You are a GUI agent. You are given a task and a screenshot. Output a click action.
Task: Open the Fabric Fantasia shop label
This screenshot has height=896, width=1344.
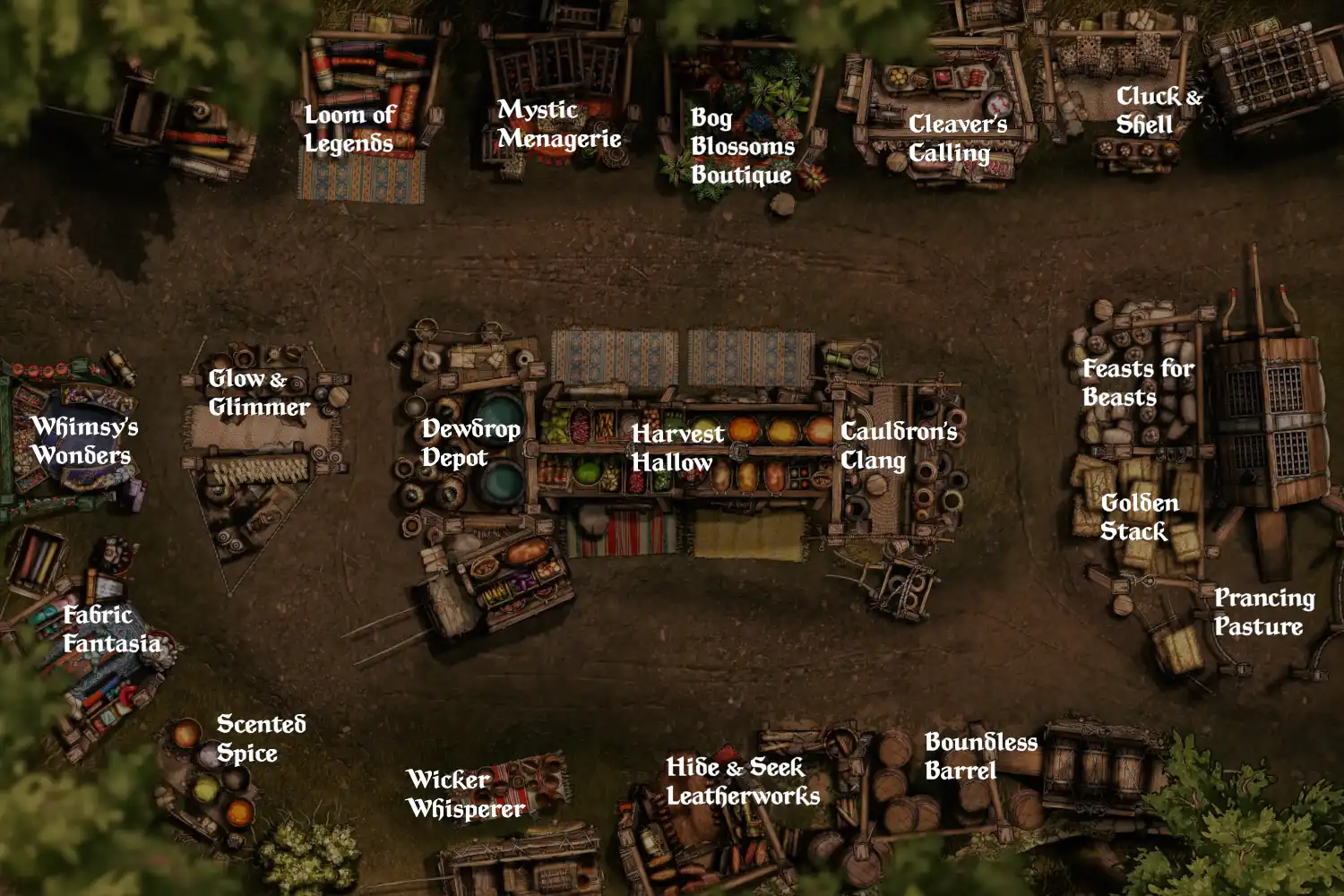(111, 629)
